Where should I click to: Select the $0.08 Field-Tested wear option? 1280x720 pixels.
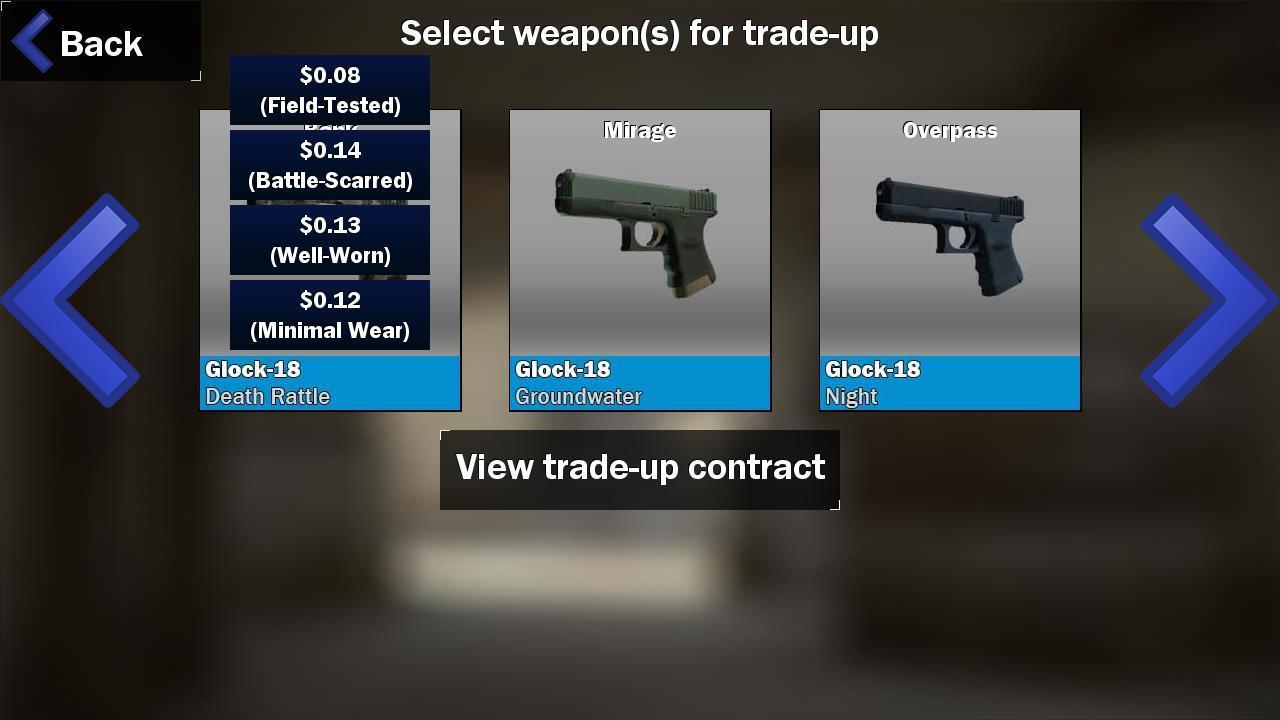coord(330,90)
